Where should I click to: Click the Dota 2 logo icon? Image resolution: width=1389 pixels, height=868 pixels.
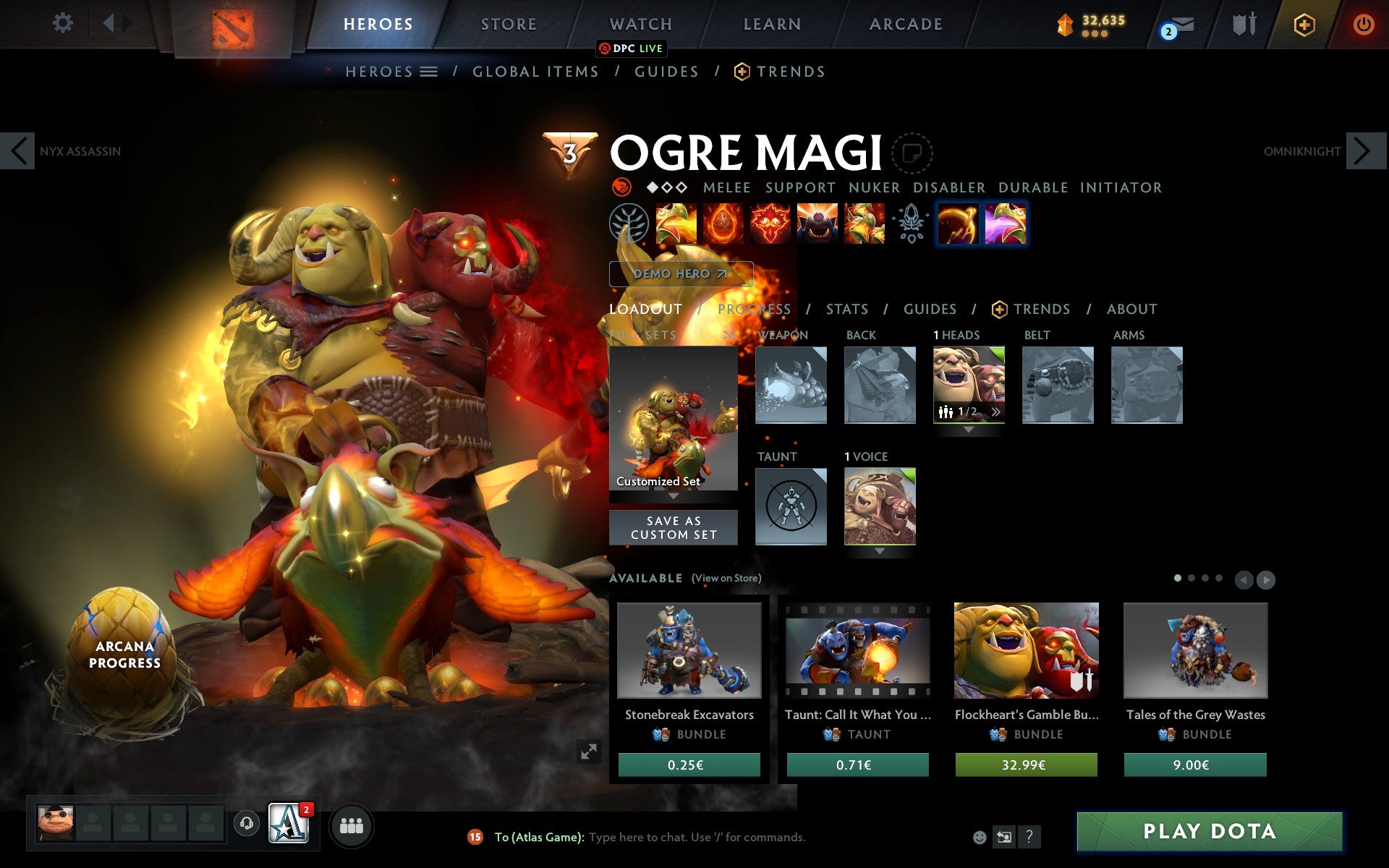(234, 24)
